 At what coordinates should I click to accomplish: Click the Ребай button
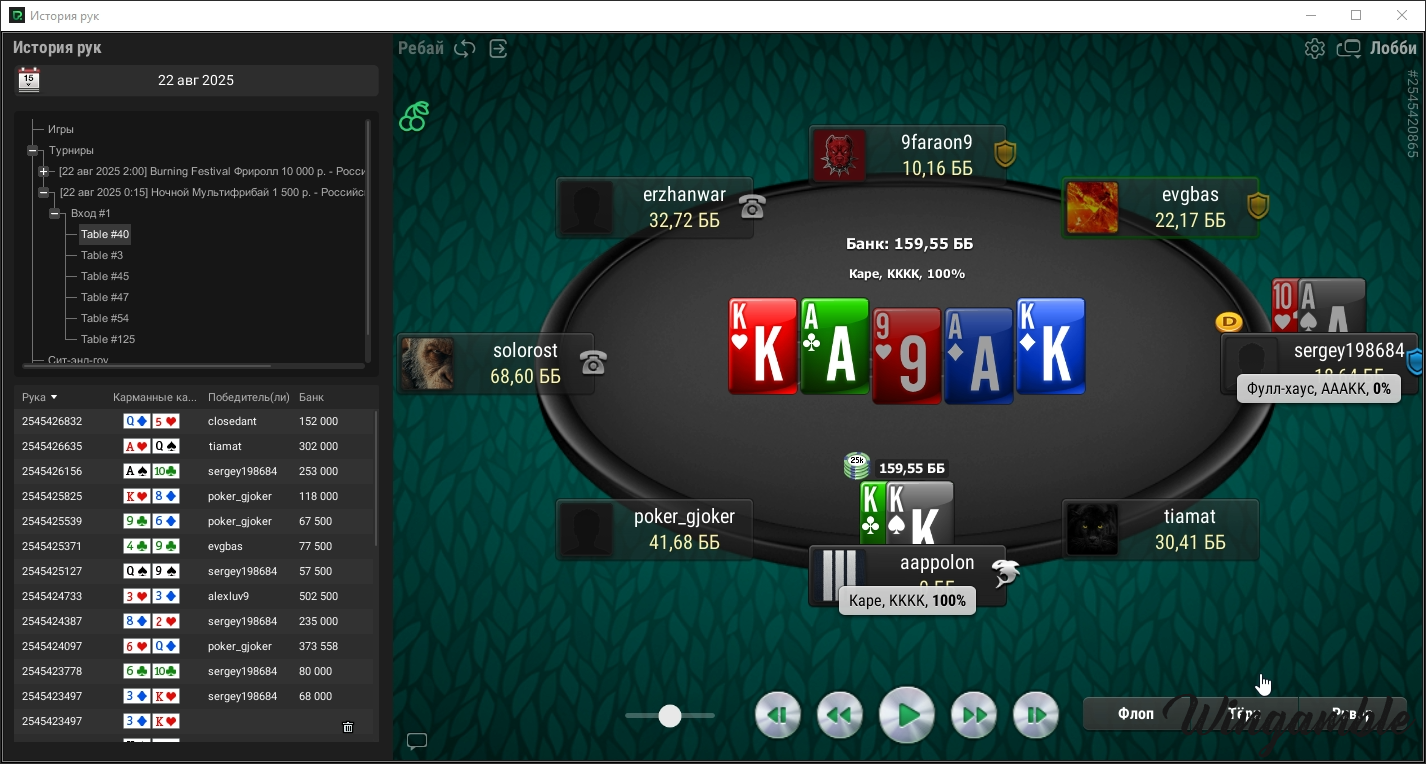pos(421,48)
